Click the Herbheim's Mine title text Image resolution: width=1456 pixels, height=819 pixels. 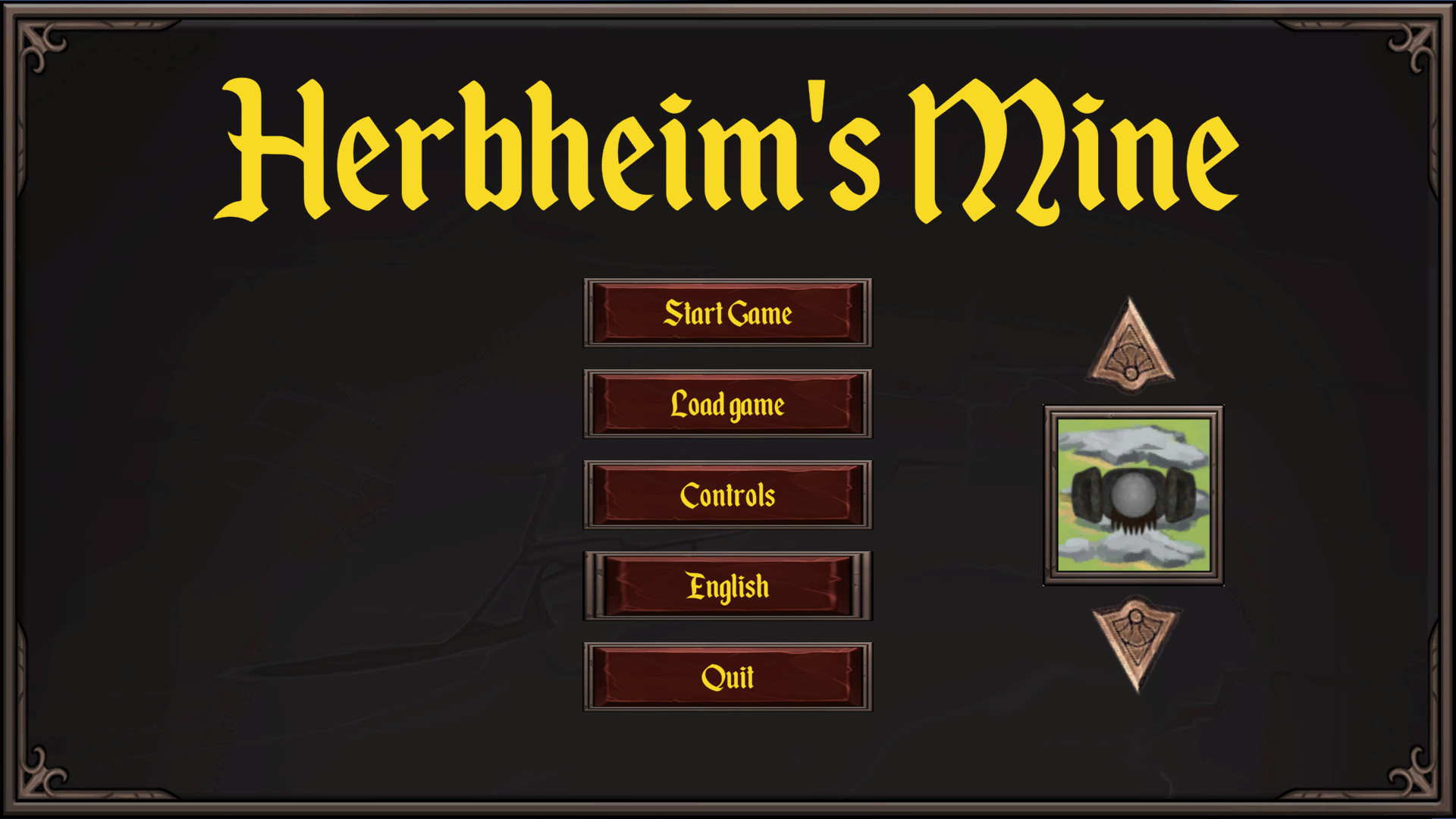[x=728, y=148]
